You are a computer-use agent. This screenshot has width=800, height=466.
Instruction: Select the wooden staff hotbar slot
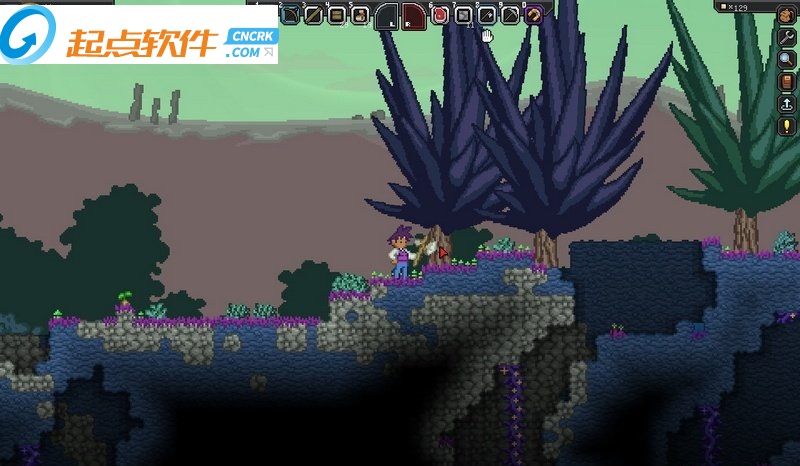pyautogui.click(x=313, y=14)
